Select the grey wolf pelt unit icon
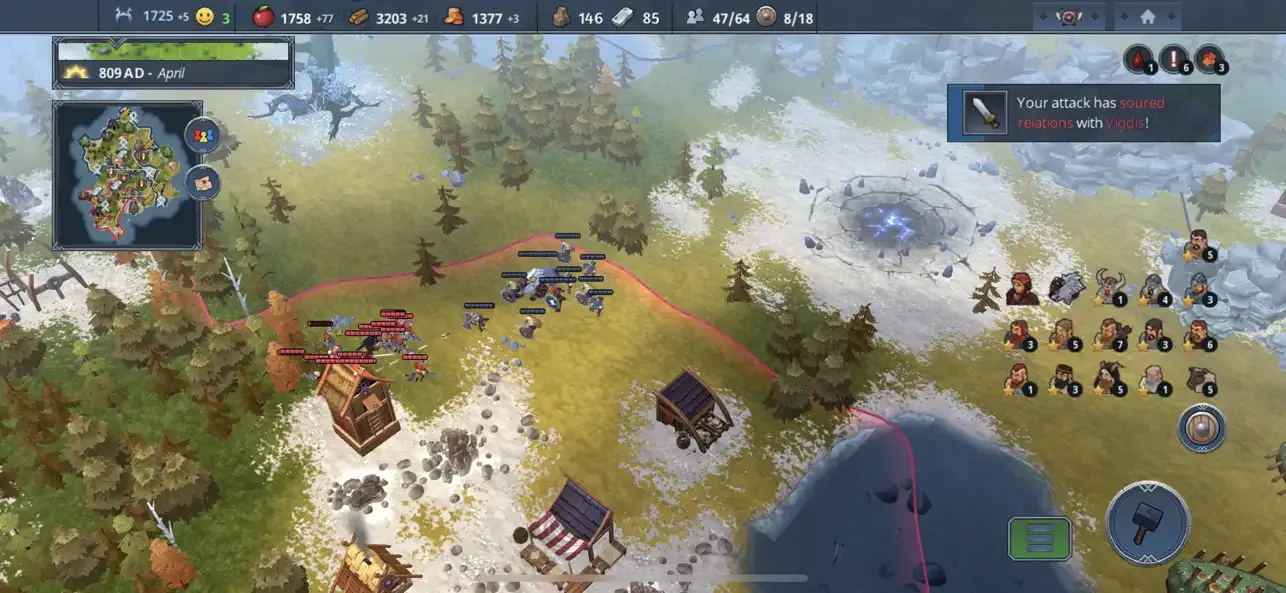Viewport: 1286px width, 593px height. click(1066, 287)
